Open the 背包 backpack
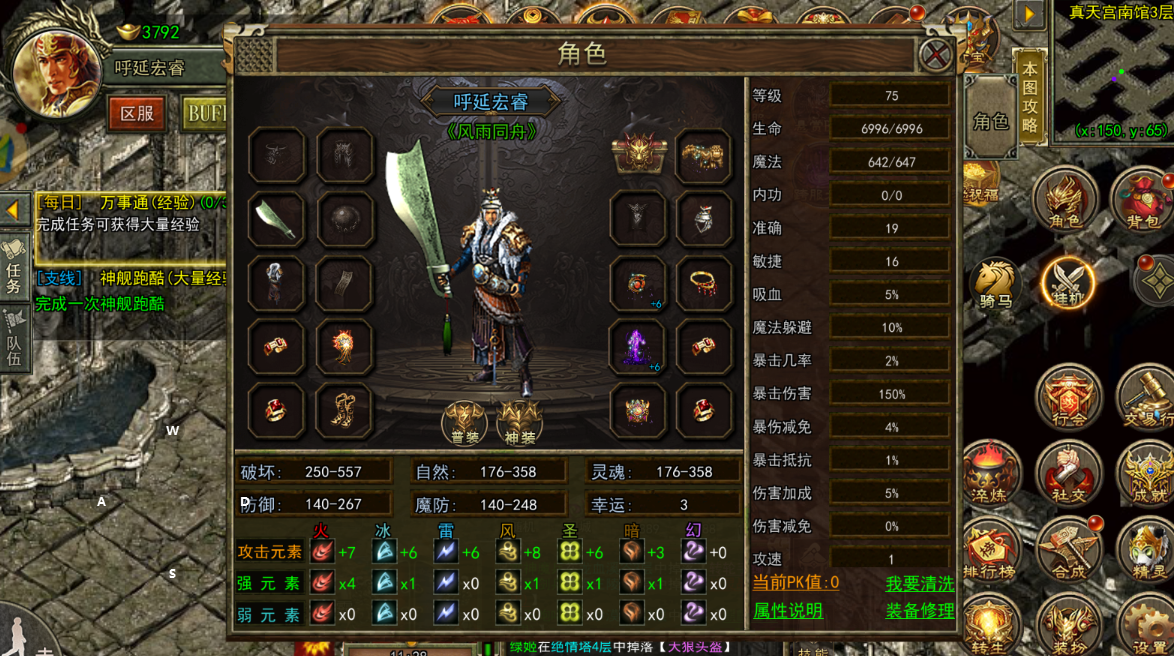The image size is (1174, 656). click(x=1142, y=200)
